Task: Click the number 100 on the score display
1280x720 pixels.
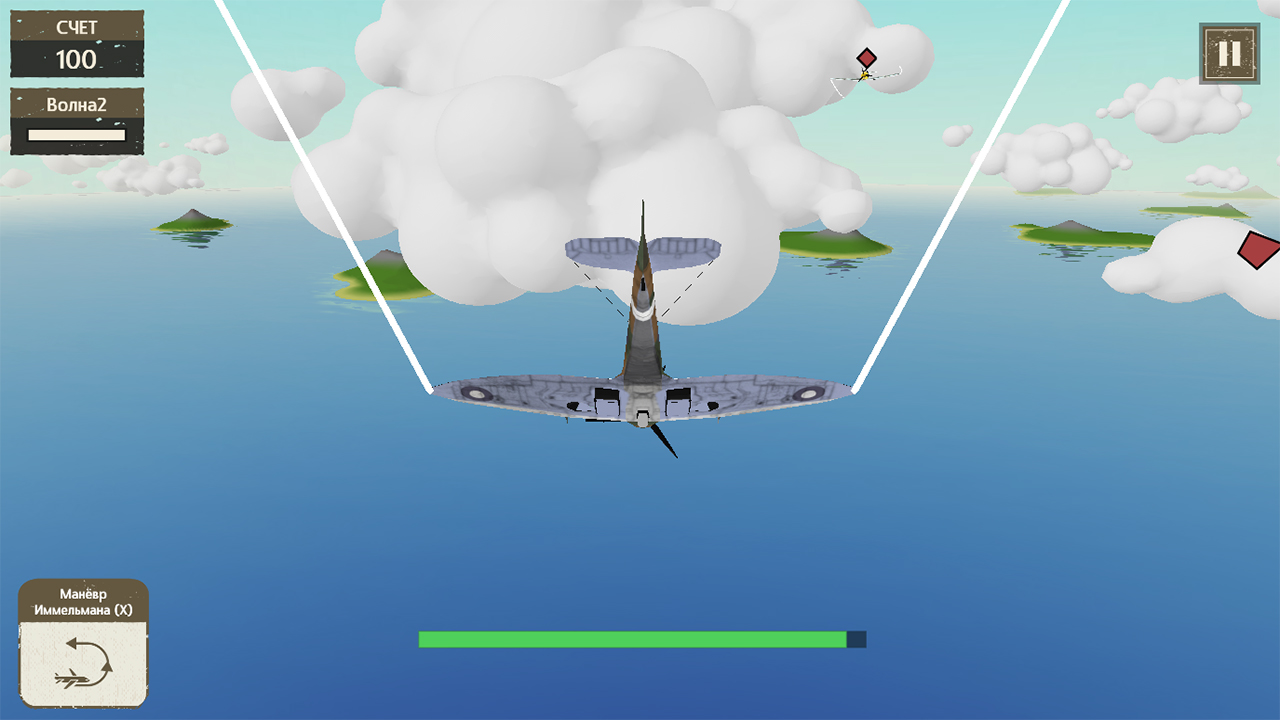Action: 77,57
